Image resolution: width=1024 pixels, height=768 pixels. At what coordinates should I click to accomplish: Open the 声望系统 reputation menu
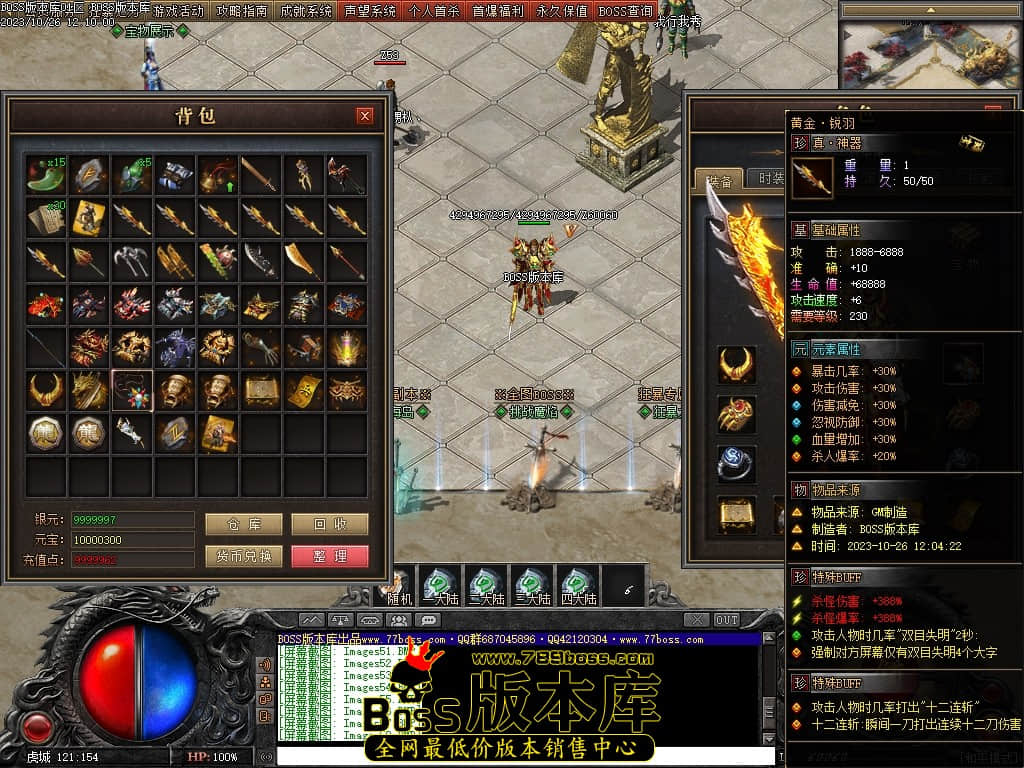coord(370,11)
